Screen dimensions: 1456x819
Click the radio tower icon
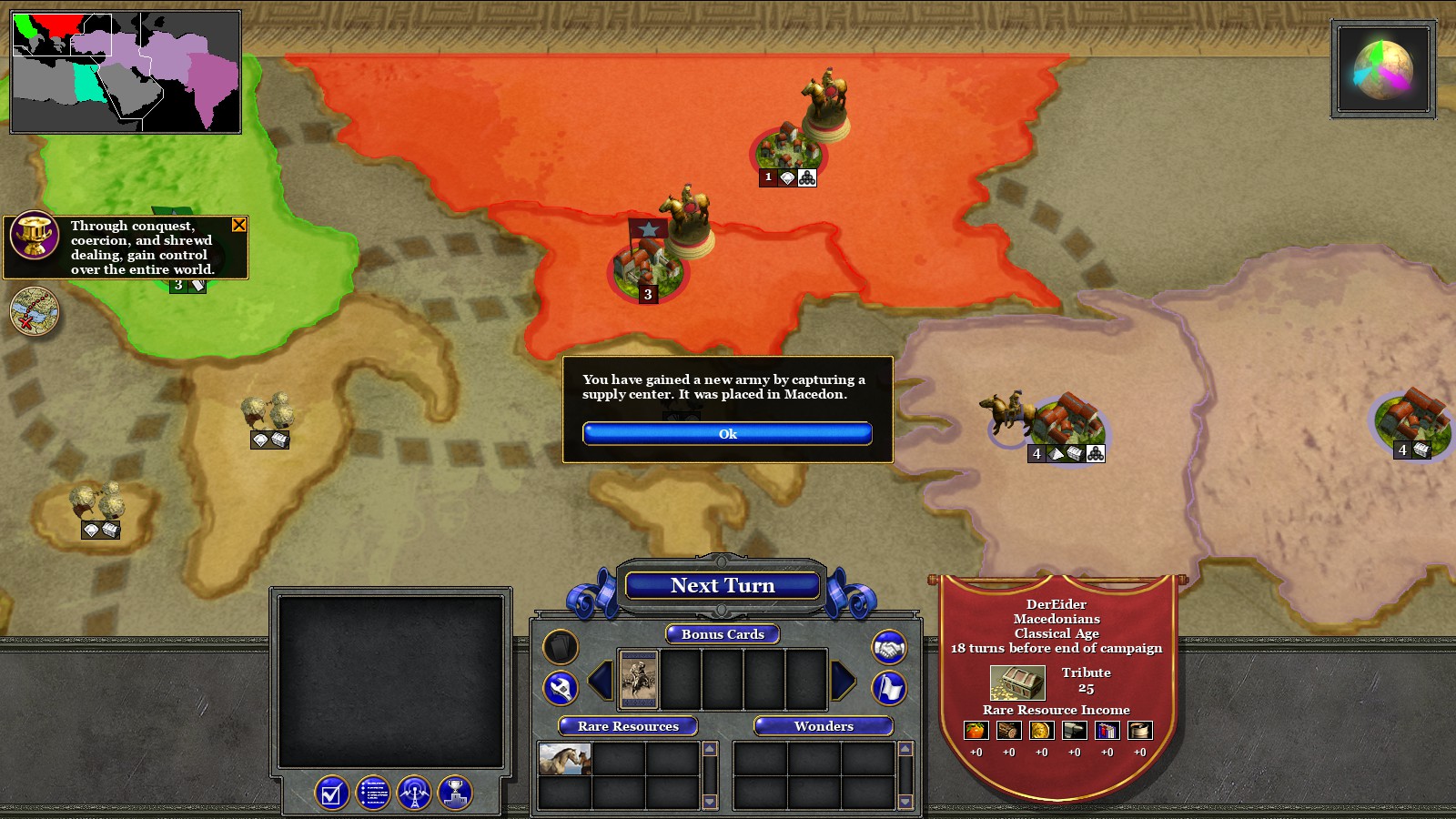414,793
